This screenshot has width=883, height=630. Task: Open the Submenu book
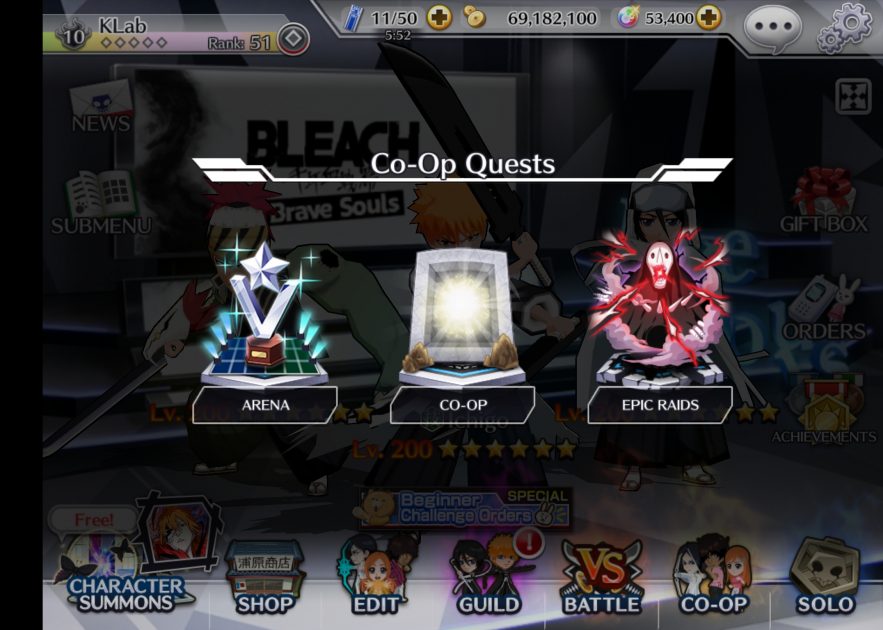click(100, 202)
